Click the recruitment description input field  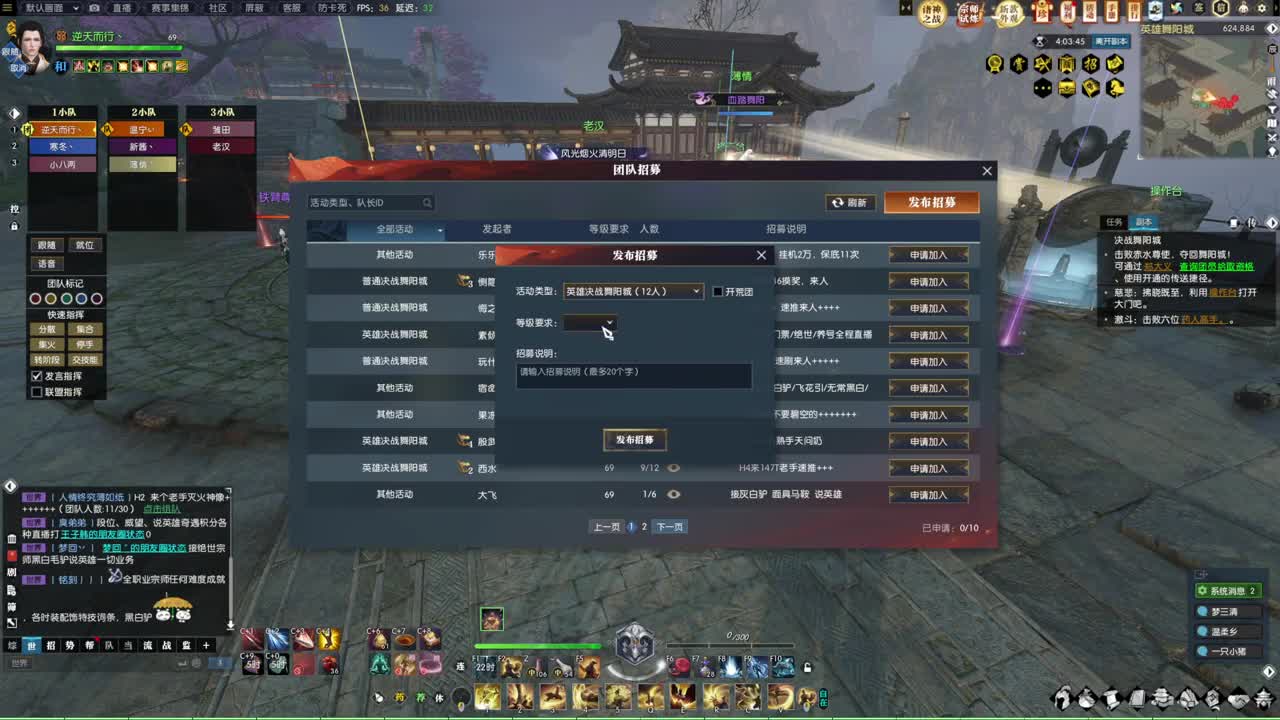pyautogui.click(x=633, y=375)
